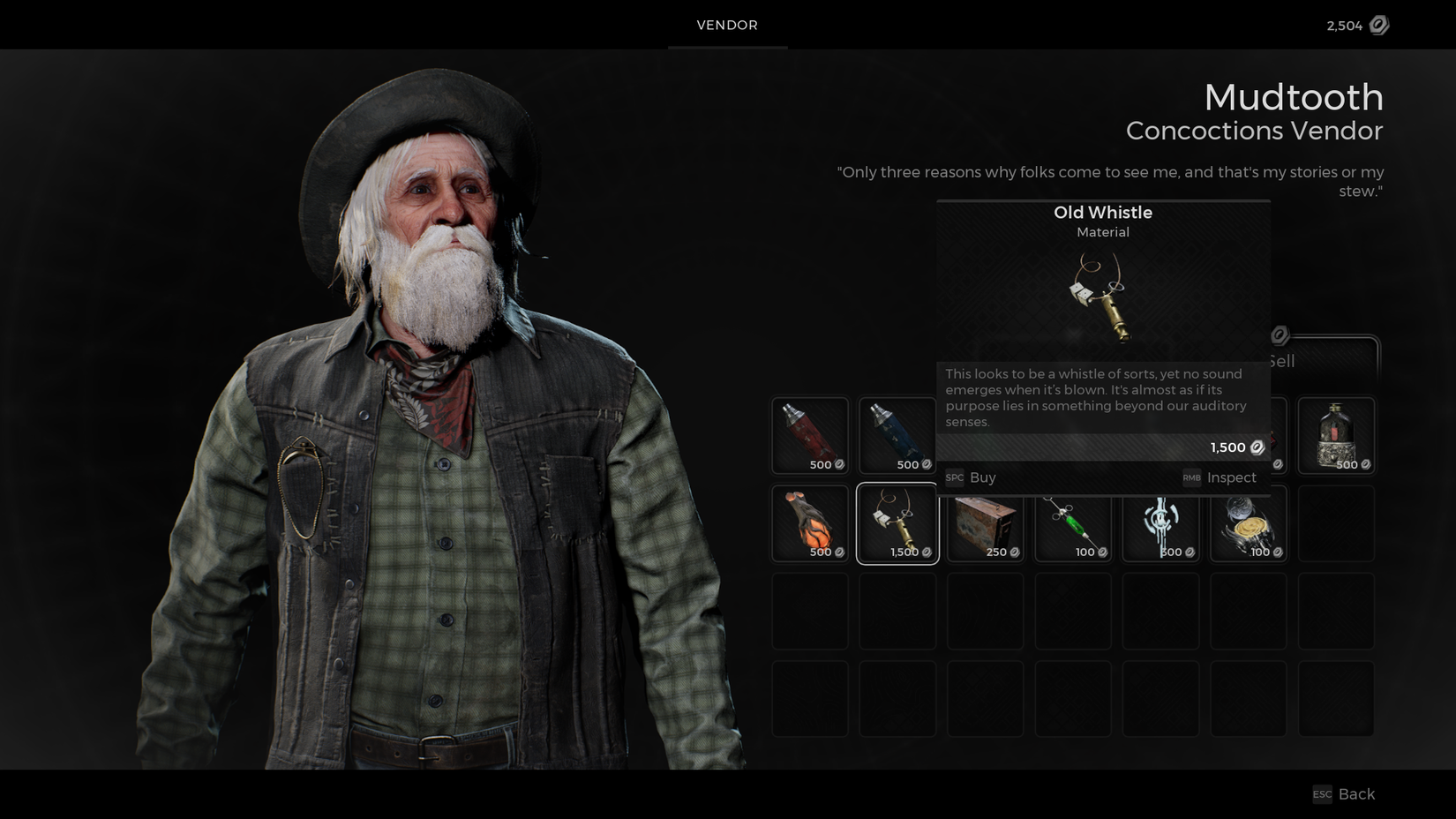Choose the glowing orange root item
This screenshot has height=819, width=1456.
pos(810,523)
